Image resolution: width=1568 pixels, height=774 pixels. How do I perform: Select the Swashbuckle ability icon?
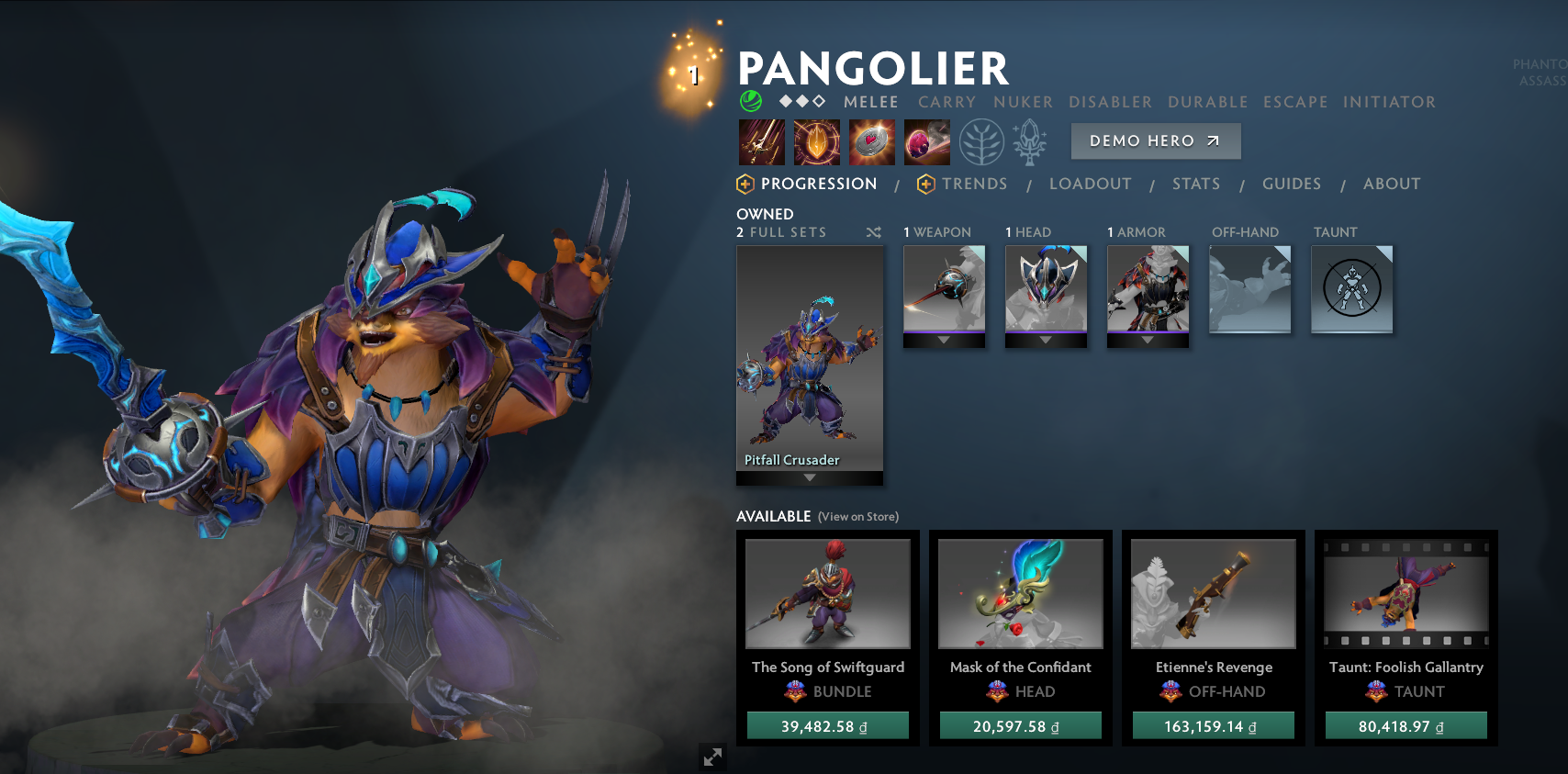(762, 142)
